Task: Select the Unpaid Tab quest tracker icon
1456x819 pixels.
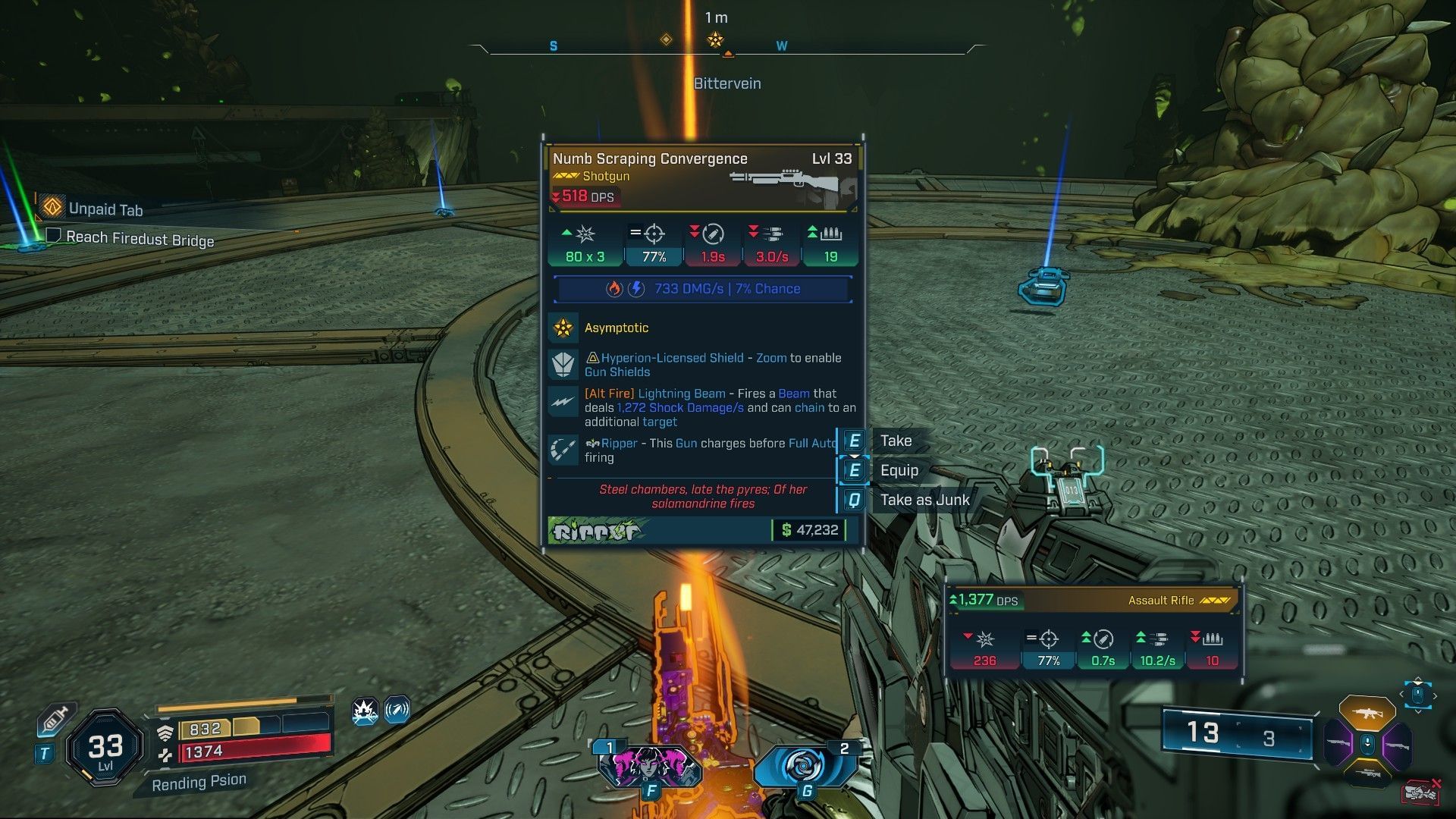Action: point(52,207)
